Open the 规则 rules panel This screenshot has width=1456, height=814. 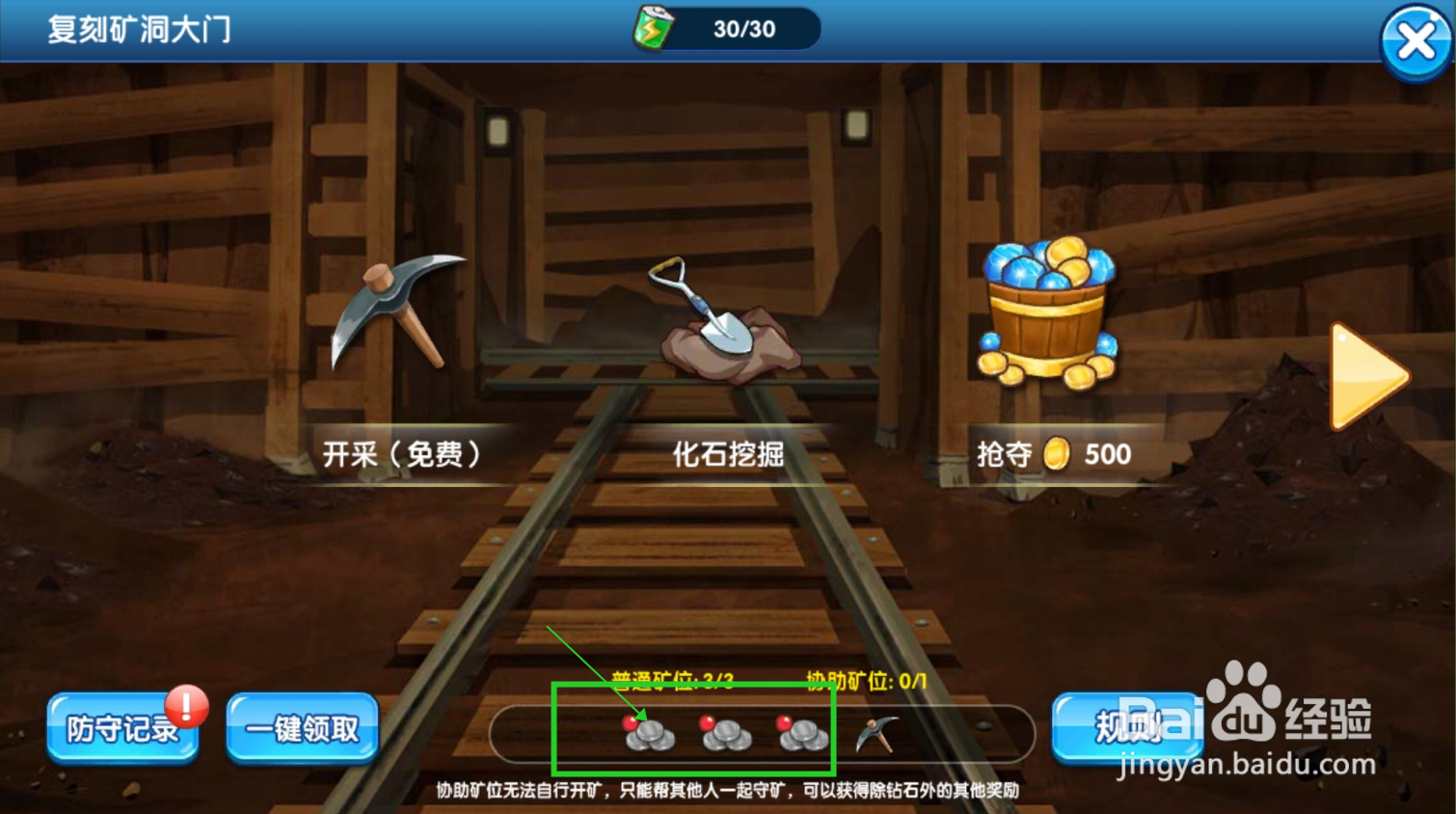point(1126,730)
